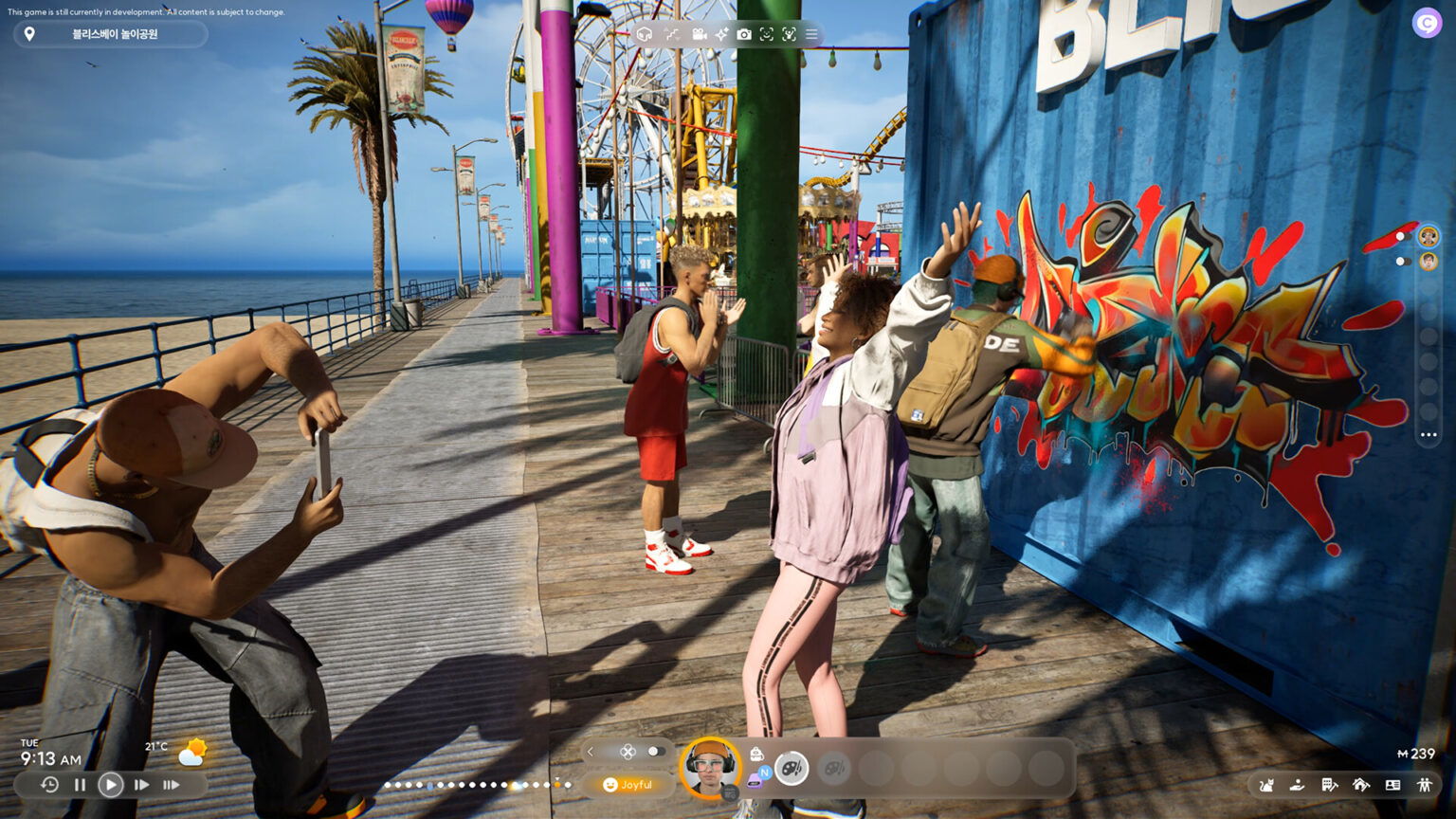Click the ID card icon near the currency

click(1392, 785)
